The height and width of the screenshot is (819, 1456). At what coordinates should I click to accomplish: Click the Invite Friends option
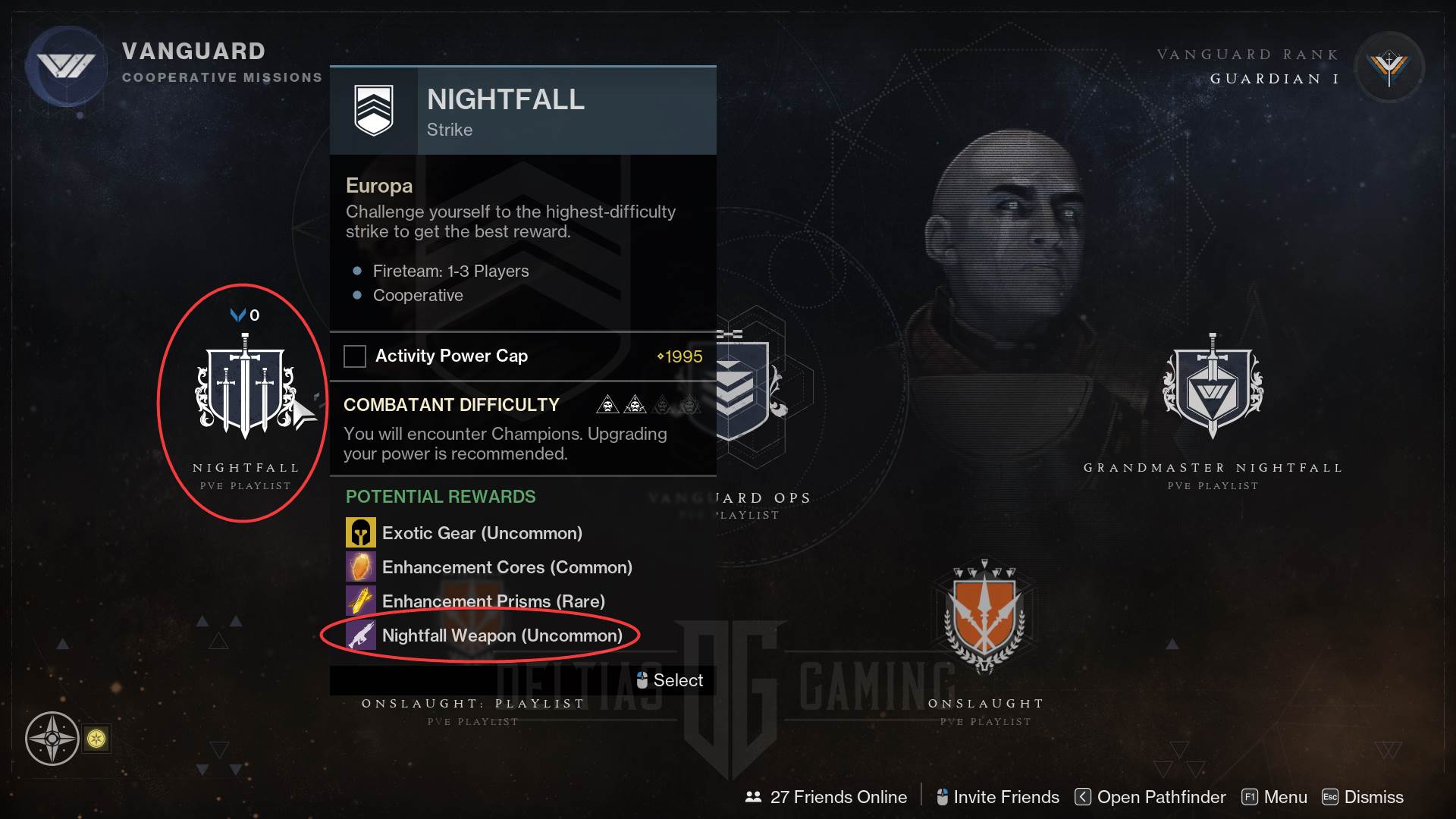[x=997, y=797]
